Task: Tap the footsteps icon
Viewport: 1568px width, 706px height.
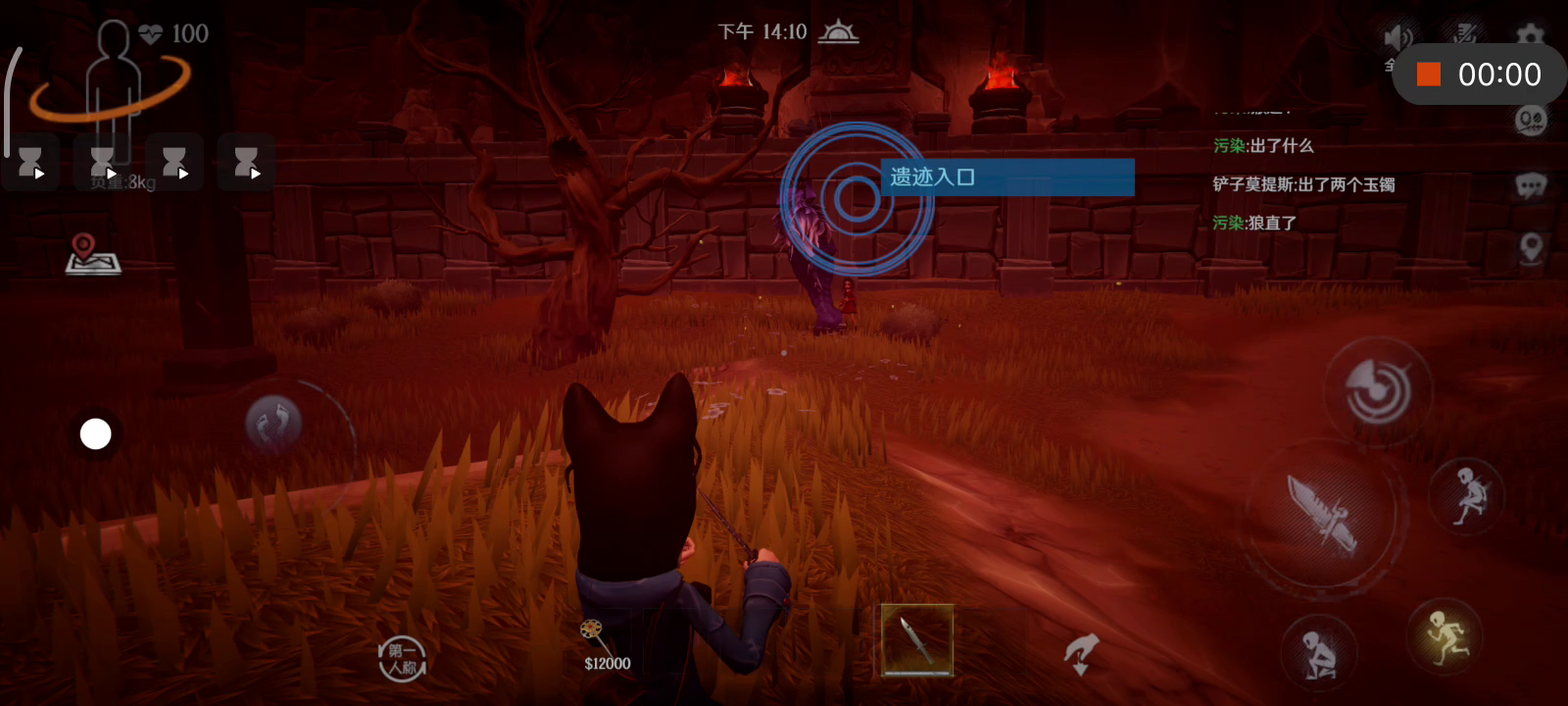Action: click(x=273, y=423)
